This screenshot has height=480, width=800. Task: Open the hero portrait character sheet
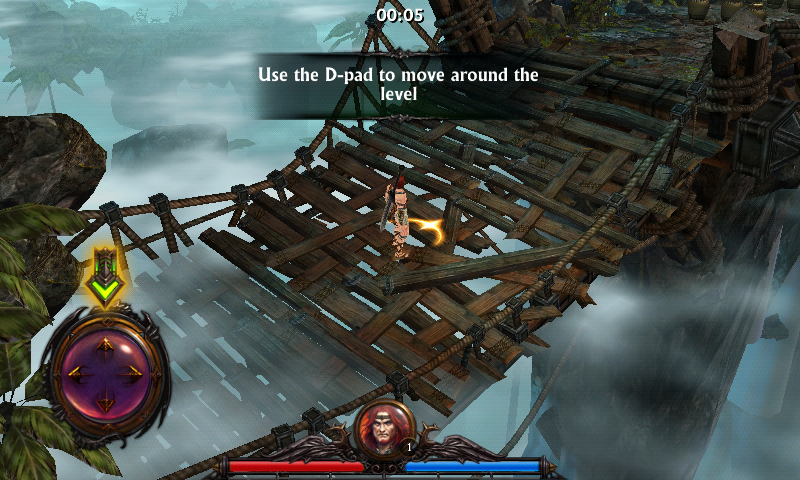click(386, 428)
